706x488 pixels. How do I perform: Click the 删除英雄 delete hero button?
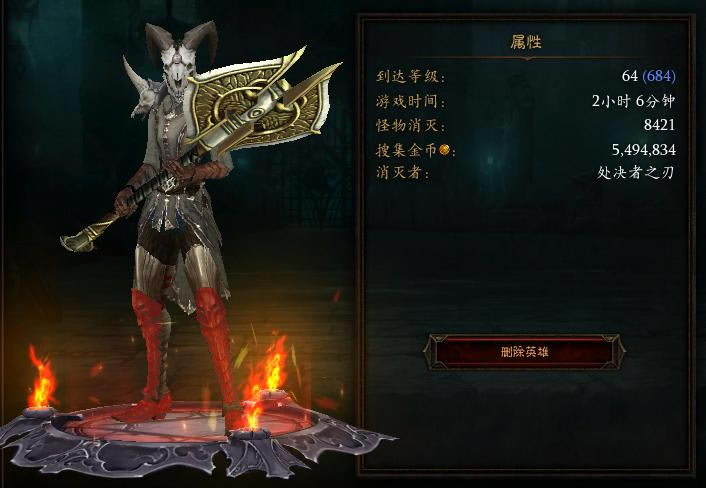point(523,351)
